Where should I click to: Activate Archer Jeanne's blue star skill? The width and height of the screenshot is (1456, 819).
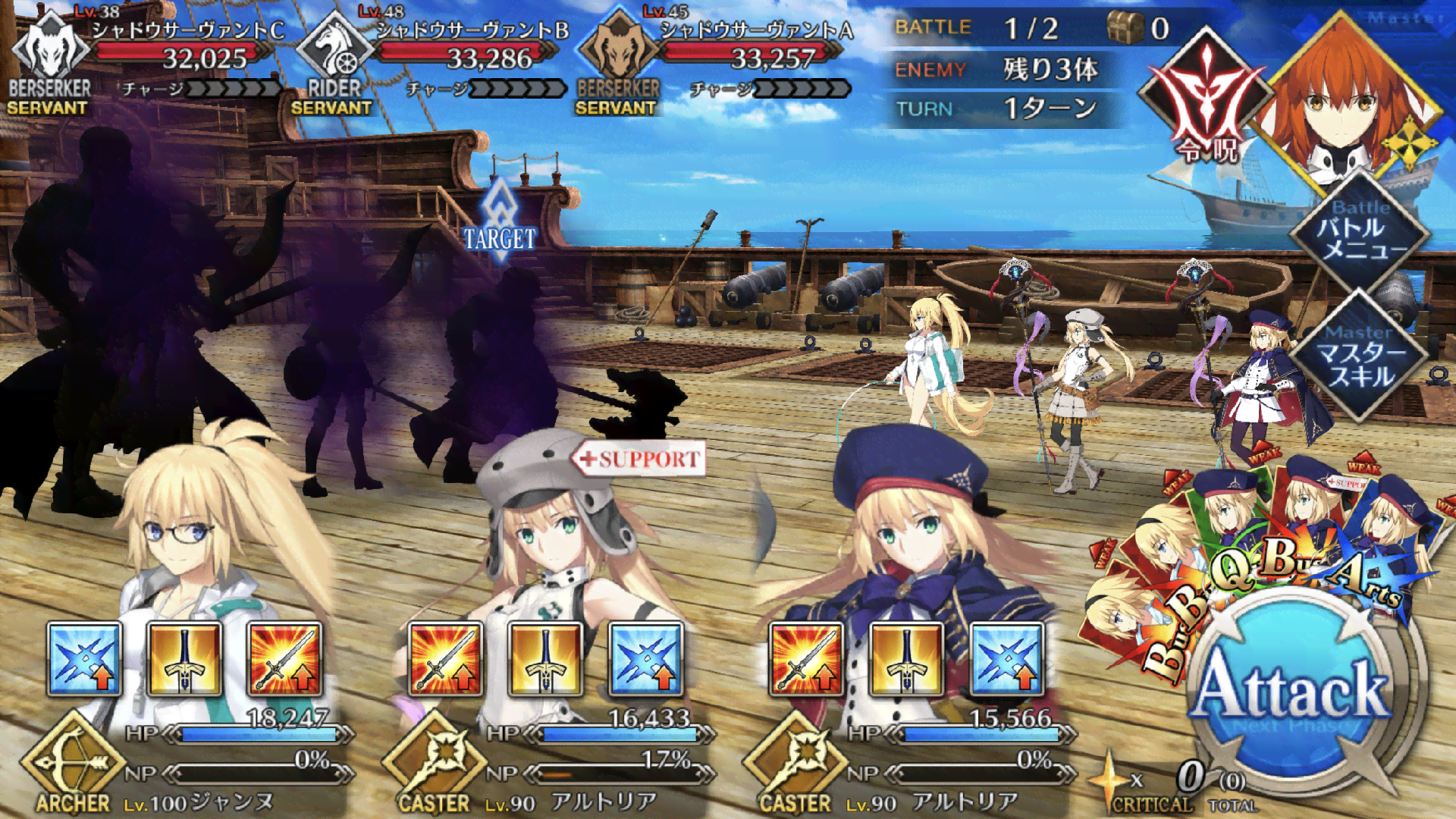click(x=84, y=659)
